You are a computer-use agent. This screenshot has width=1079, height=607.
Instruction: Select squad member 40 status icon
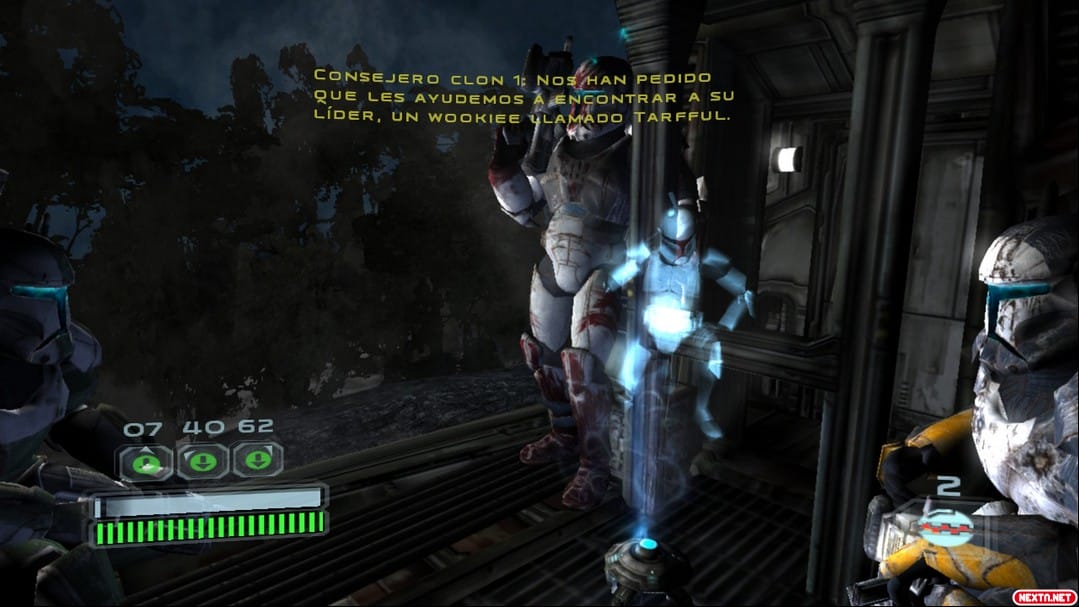pyautogui.click(x=202, y=462)
